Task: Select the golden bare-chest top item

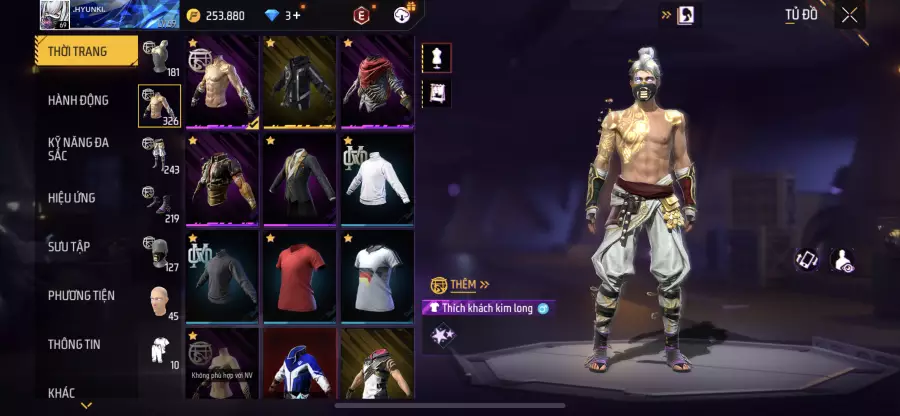Action: [x=222, y=83]
